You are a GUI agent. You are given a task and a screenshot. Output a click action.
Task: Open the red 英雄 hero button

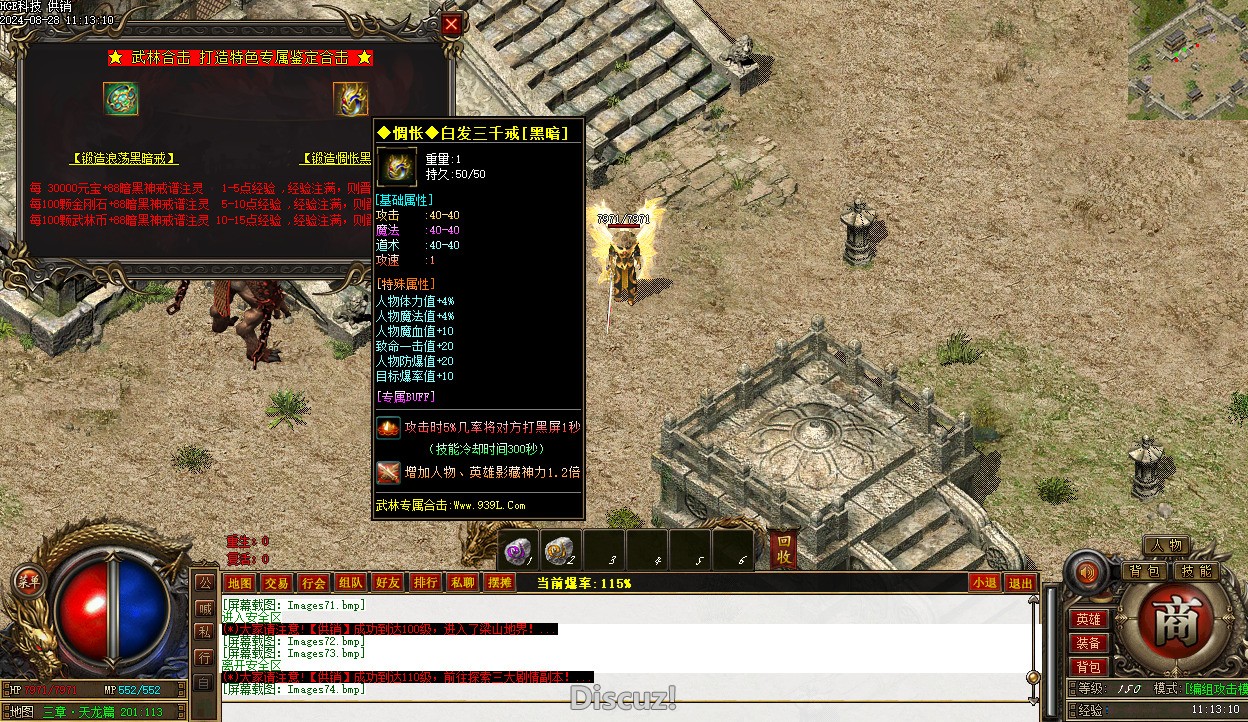click(x=1088, y=620)
